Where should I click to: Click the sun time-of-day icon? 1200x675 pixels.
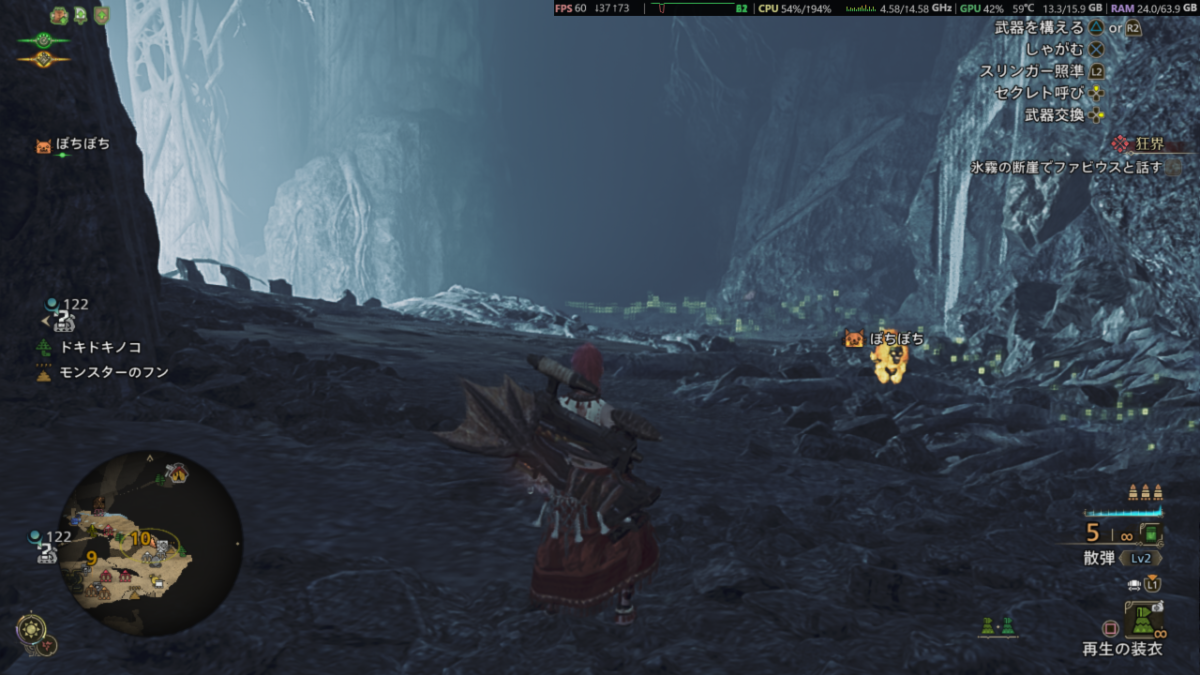click(x=30, y=629)
